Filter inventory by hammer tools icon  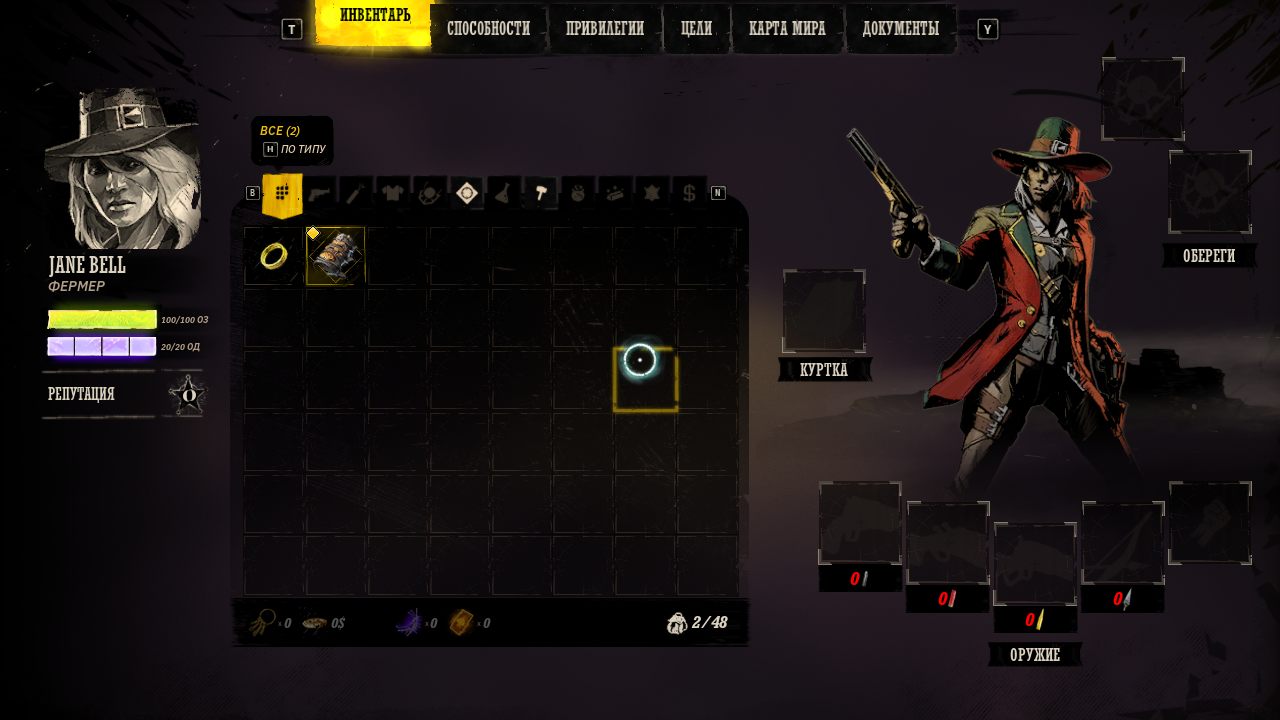pos(540,192)
